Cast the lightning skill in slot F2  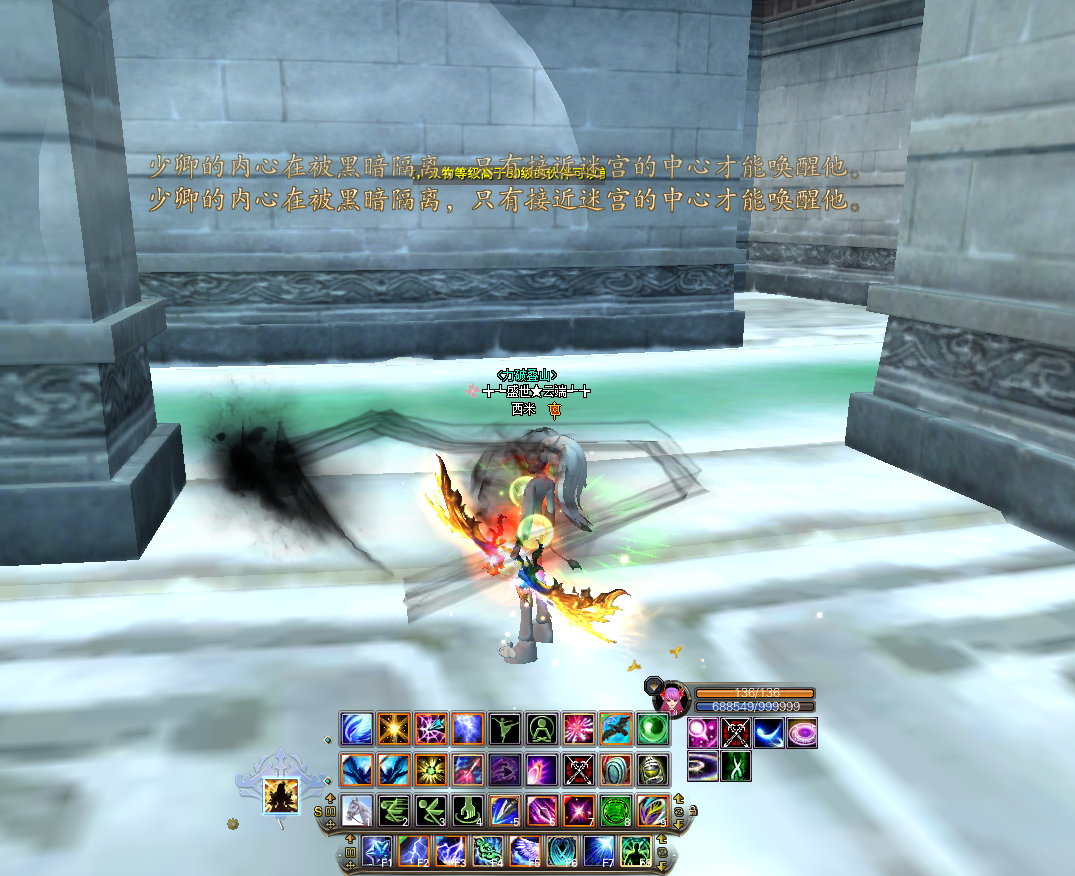(x=413, y=851)
